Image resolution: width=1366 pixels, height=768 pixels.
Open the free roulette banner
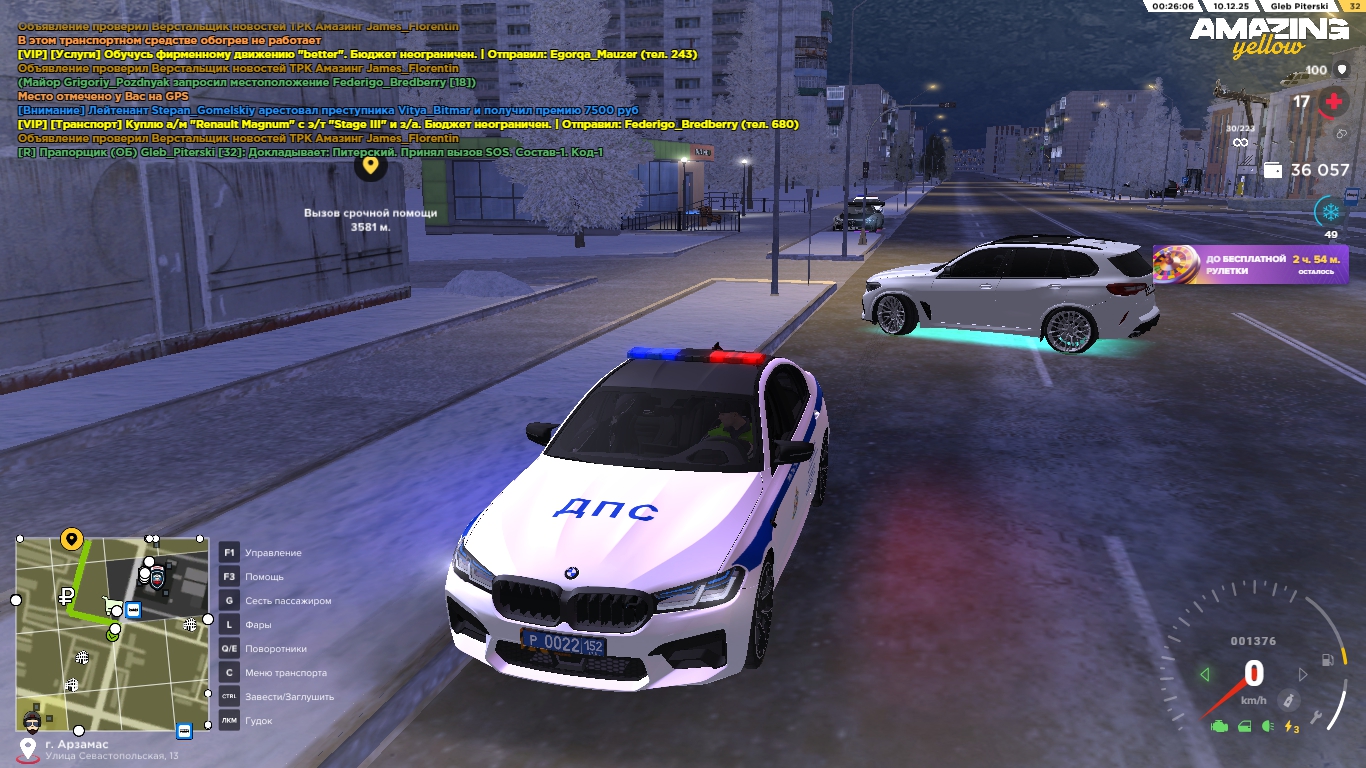[1250, 265]
